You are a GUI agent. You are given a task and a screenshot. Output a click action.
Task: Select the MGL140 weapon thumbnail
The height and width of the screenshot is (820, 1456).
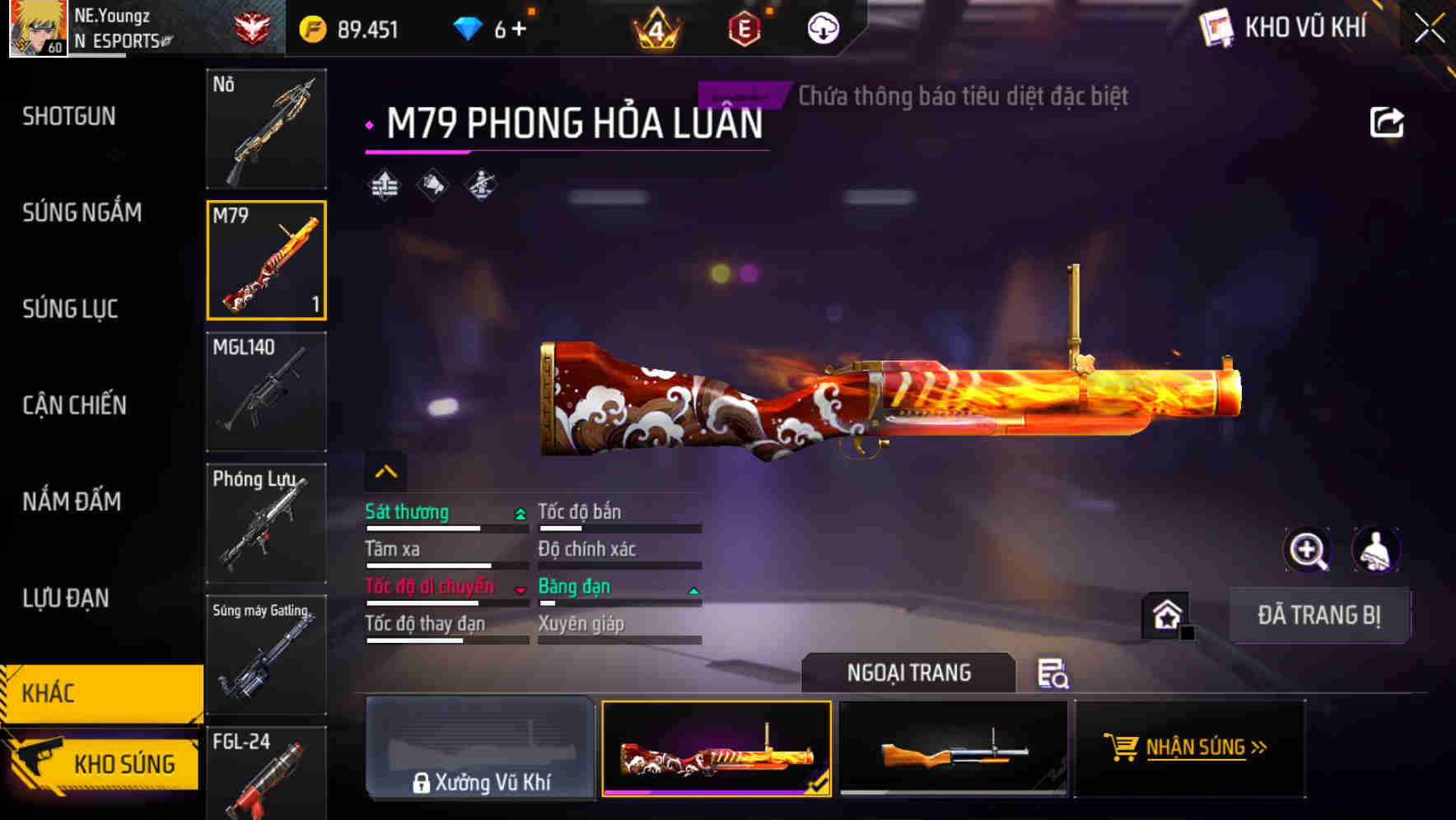click(265, 391)
